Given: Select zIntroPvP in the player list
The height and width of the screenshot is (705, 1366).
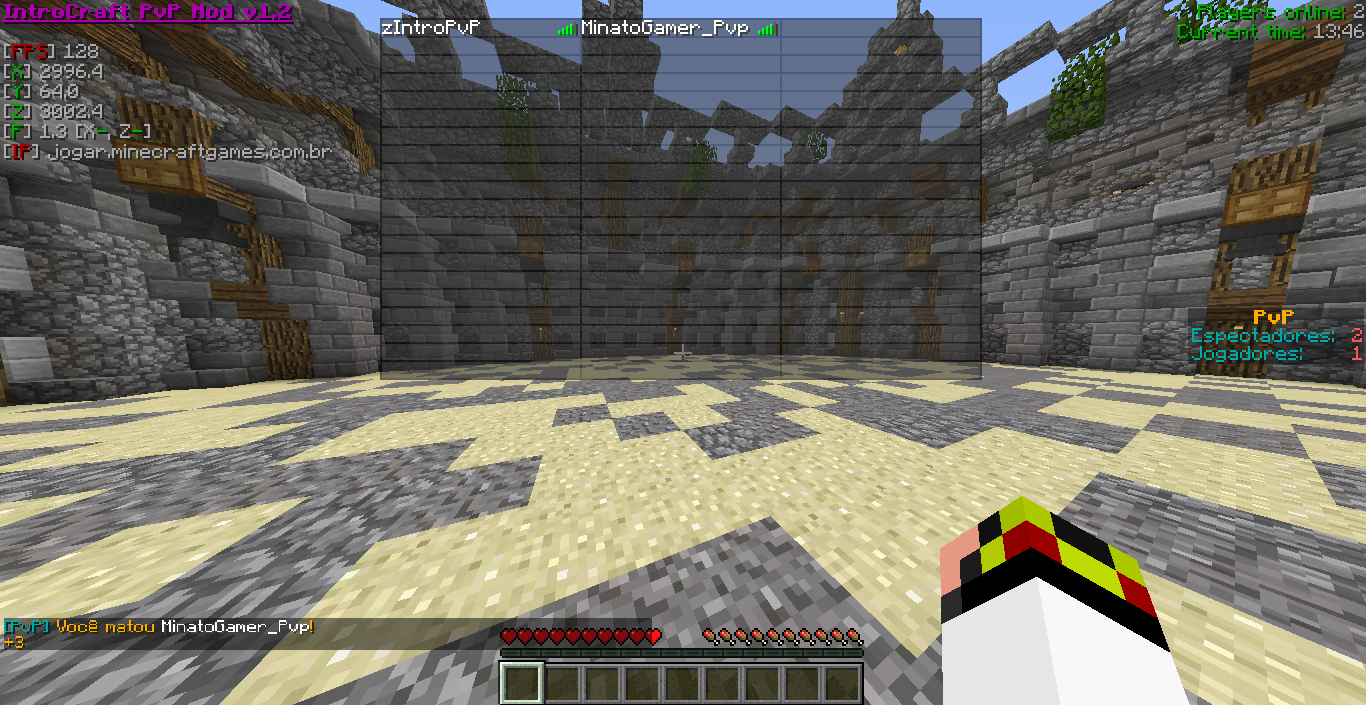Looking at the screenshot, I should click(432, 29).
